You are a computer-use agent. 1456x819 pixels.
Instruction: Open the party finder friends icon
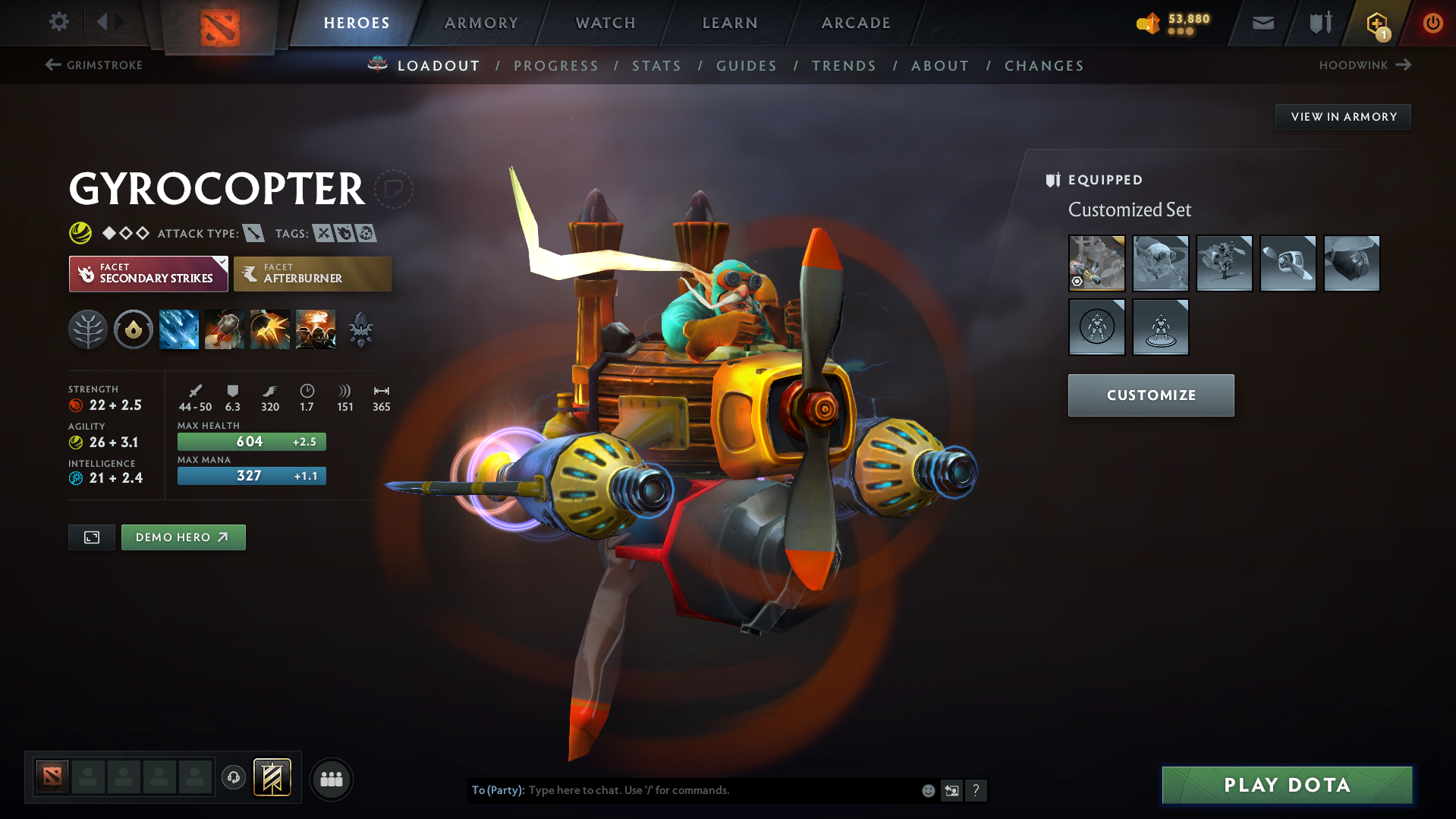[332, 779]
